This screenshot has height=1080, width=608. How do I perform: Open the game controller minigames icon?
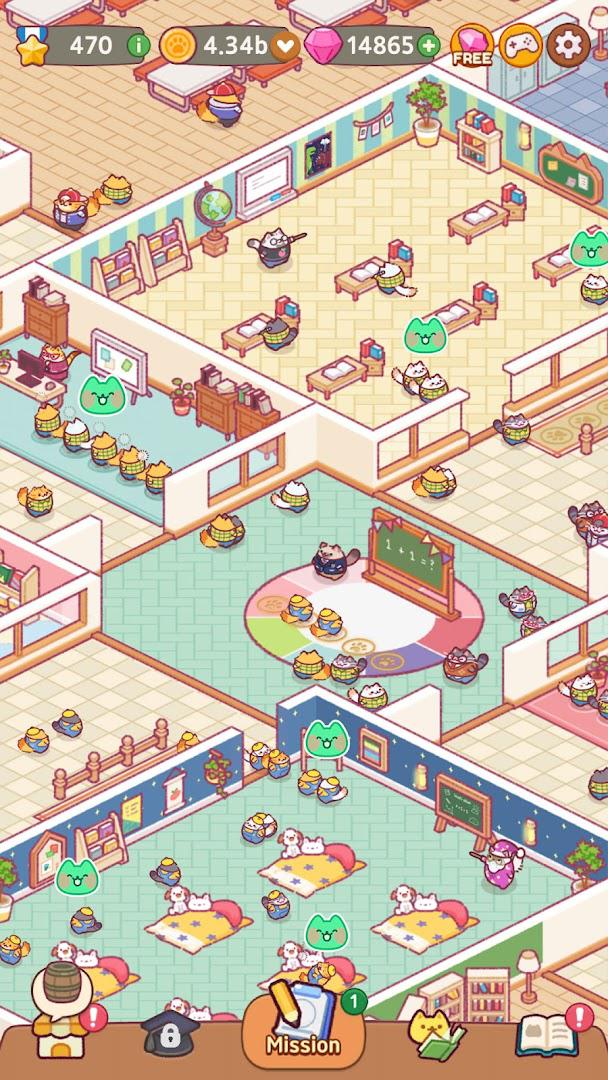(x=521, y=45)
